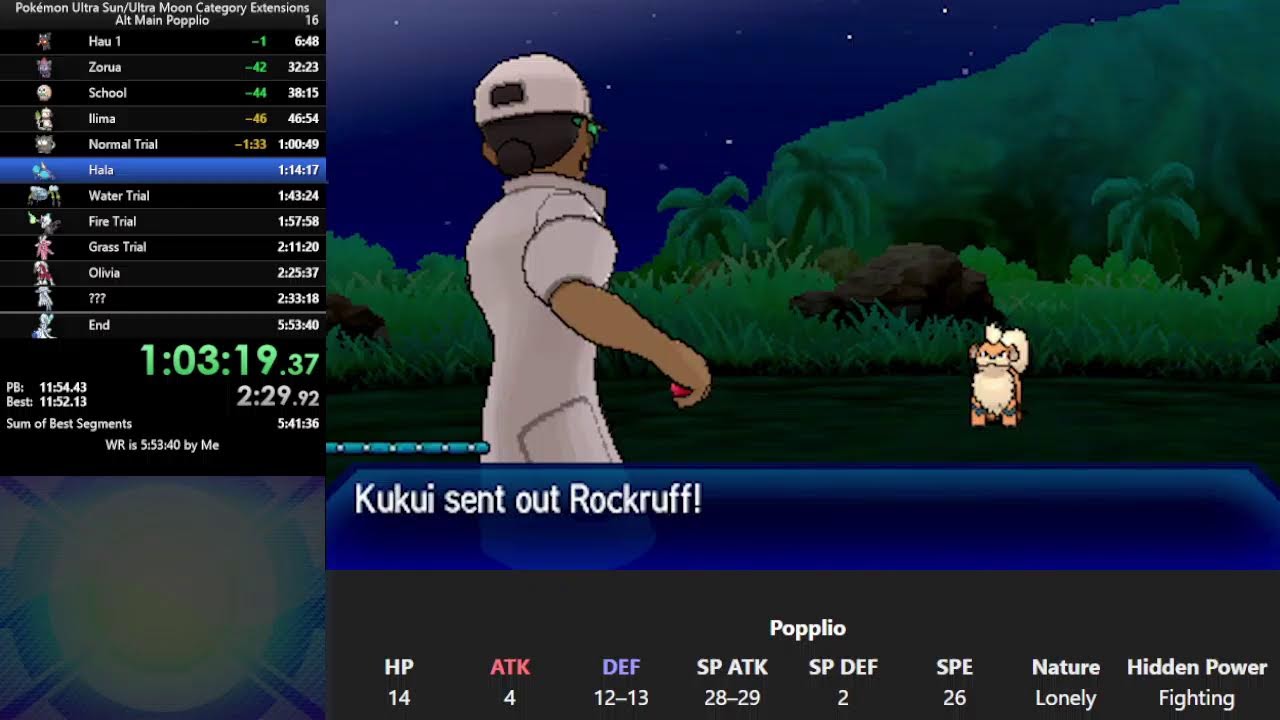Click the WR is 5:53:40 by Me text
The width and height of the screenshot is (1280, 720).
tap(163, 444)
